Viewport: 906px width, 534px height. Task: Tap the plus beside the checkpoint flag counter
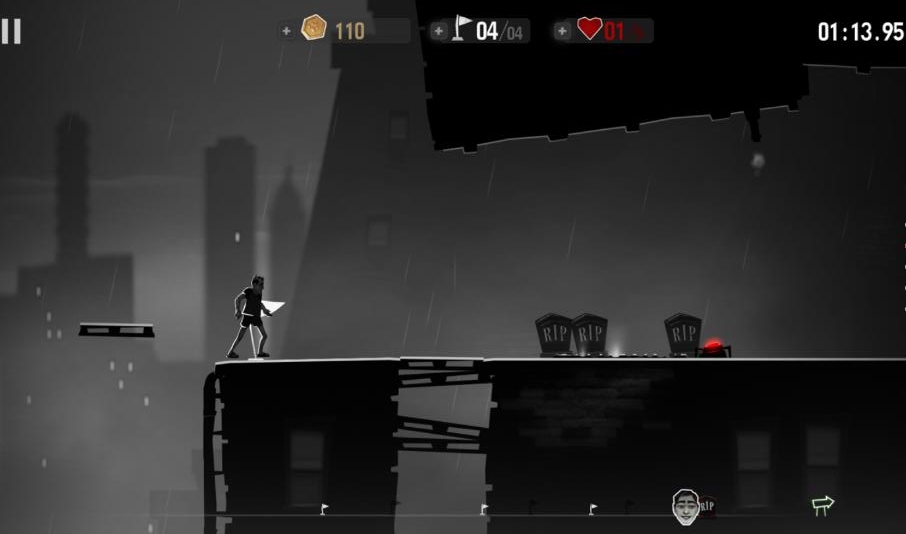439,31
